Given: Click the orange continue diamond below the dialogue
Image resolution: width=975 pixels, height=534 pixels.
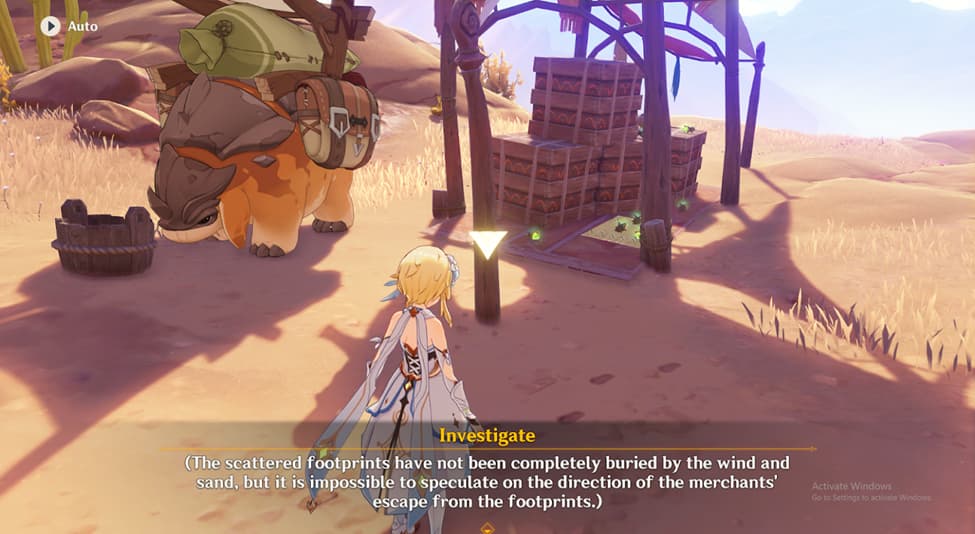Looking at the screenshot, I should [487, 526].
